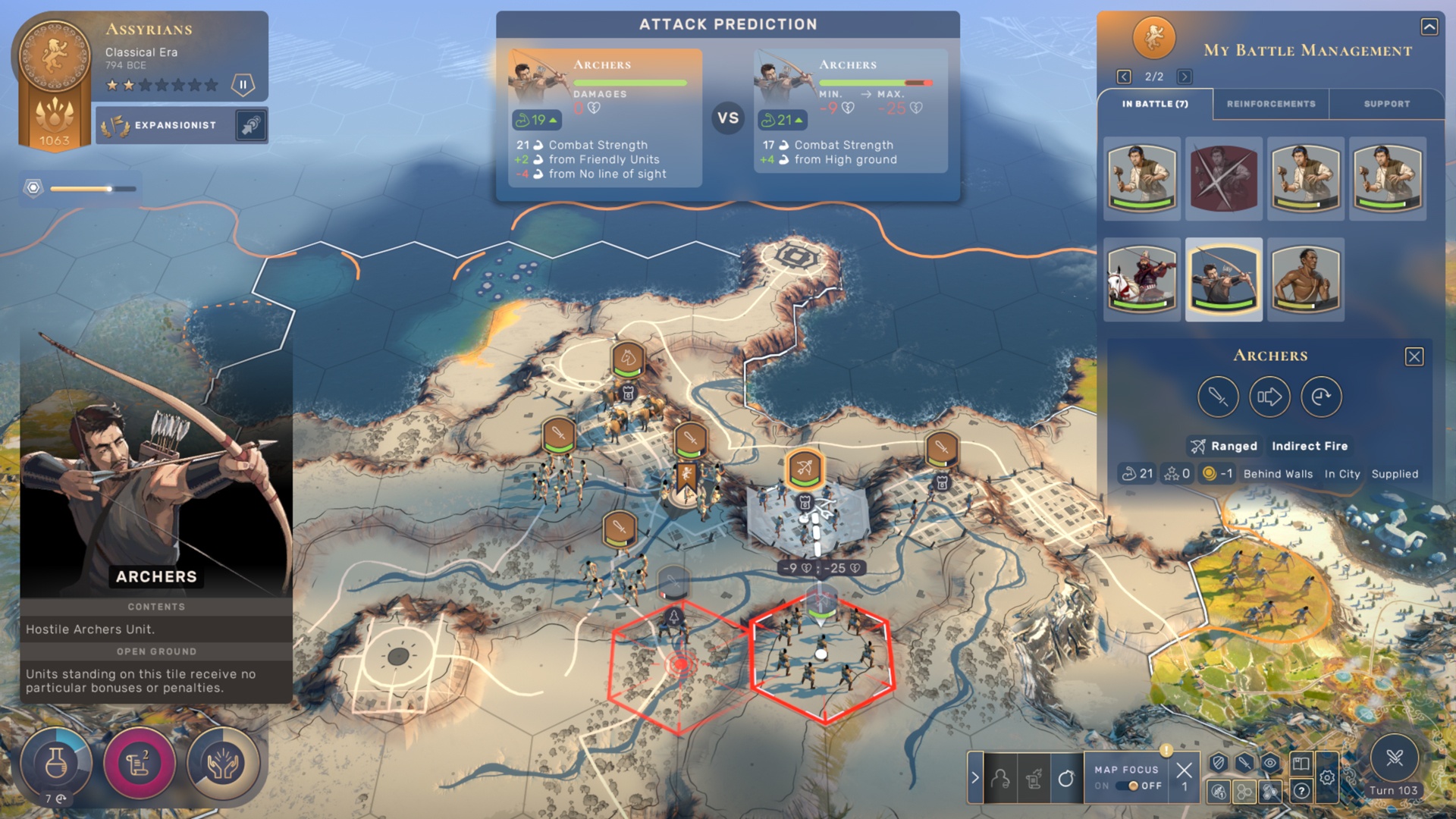Expand the collapsed toolbar with the side chevron
Viewport: 1456px width, 819px height.
[975, 776]
